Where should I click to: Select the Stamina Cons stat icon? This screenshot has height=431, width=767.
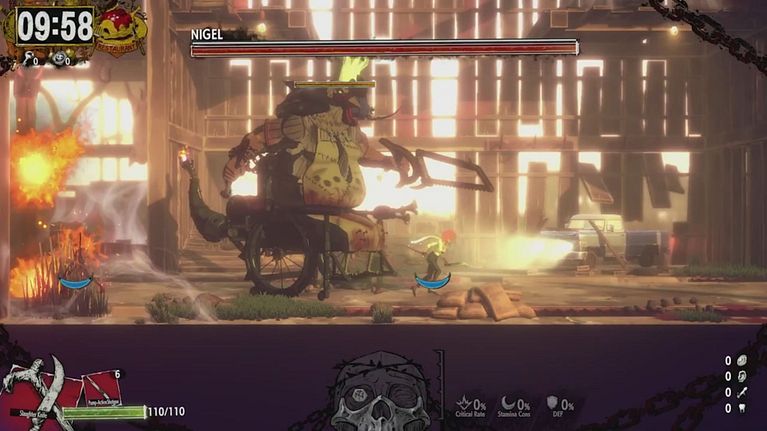click(509, 403)
